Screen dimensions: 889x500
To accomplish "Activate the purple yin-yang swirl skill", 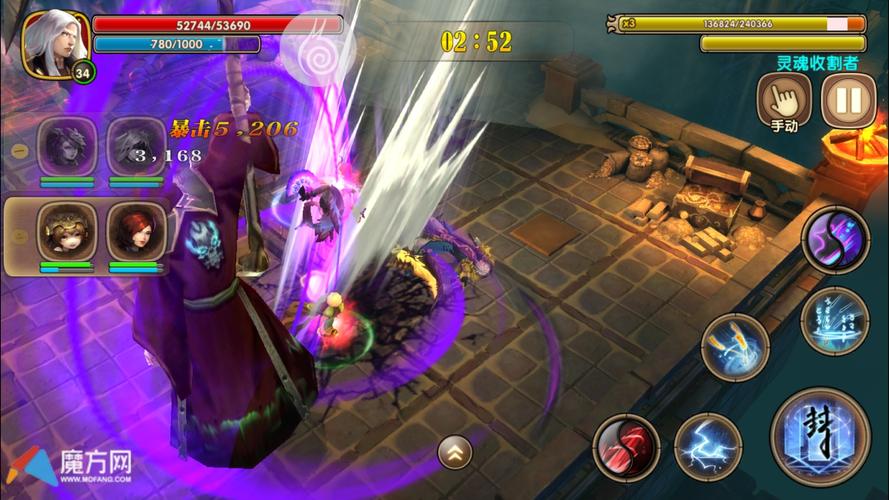I will (x=835, y=240).
